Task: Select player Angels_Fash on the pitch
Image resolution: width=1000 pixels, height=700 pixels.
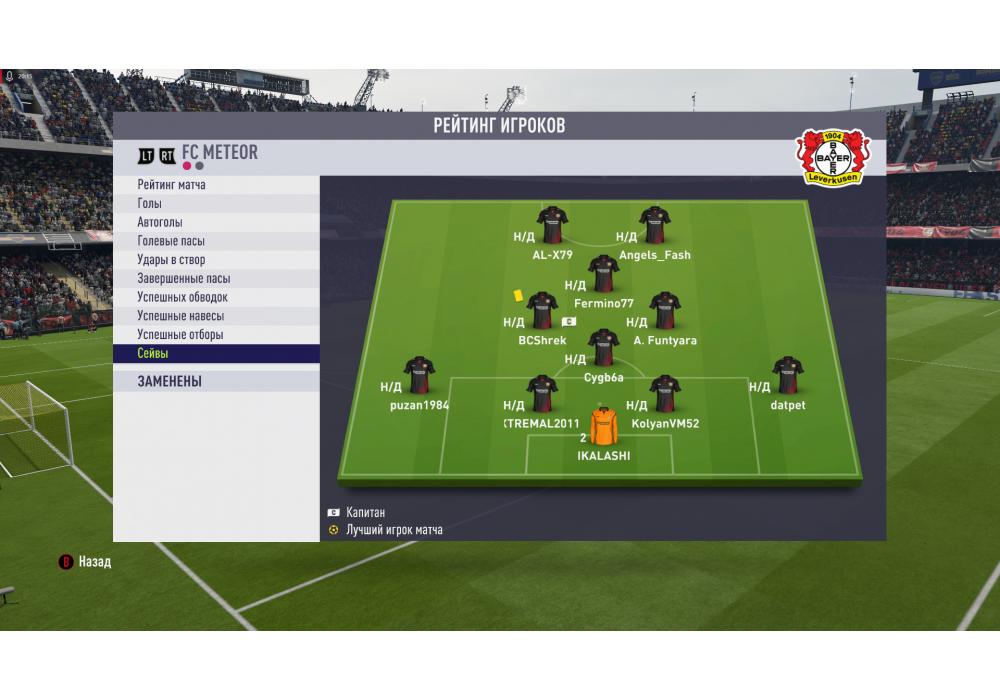Action: pos(655,226)
